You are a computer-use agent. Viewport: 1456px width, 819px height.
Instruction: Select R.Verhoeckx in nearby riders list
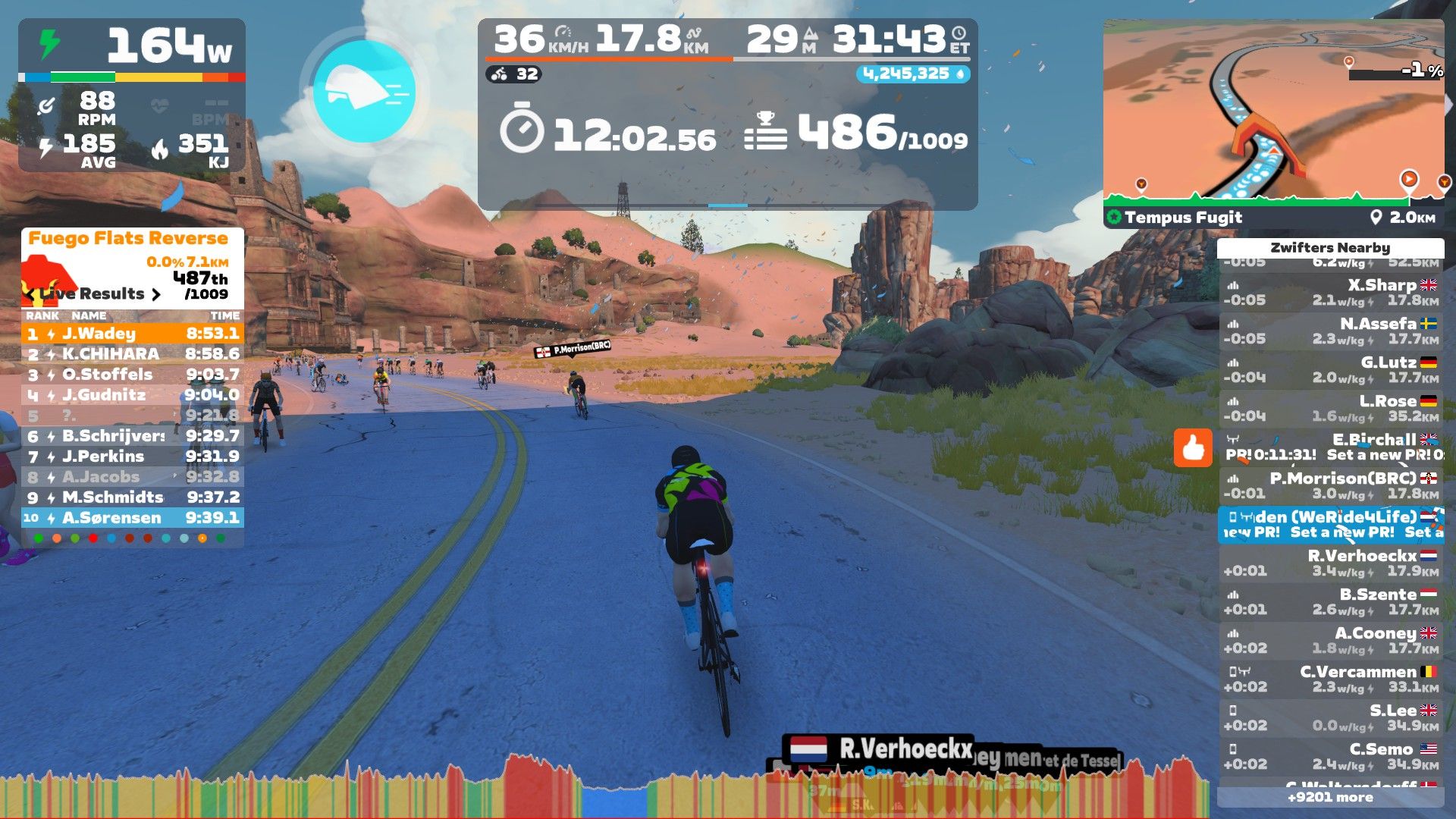pyautogui.click(x=1331, y=563)
